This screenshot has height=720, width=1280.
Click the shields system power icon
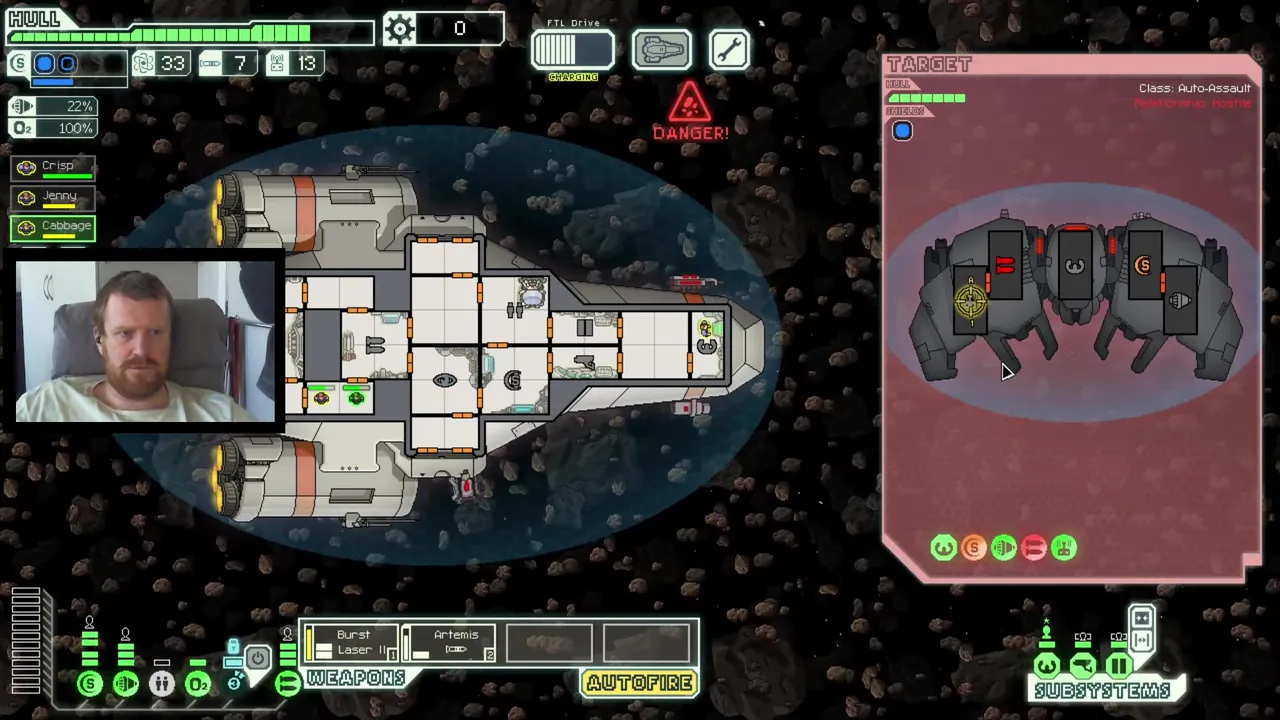tap(90, 684)
